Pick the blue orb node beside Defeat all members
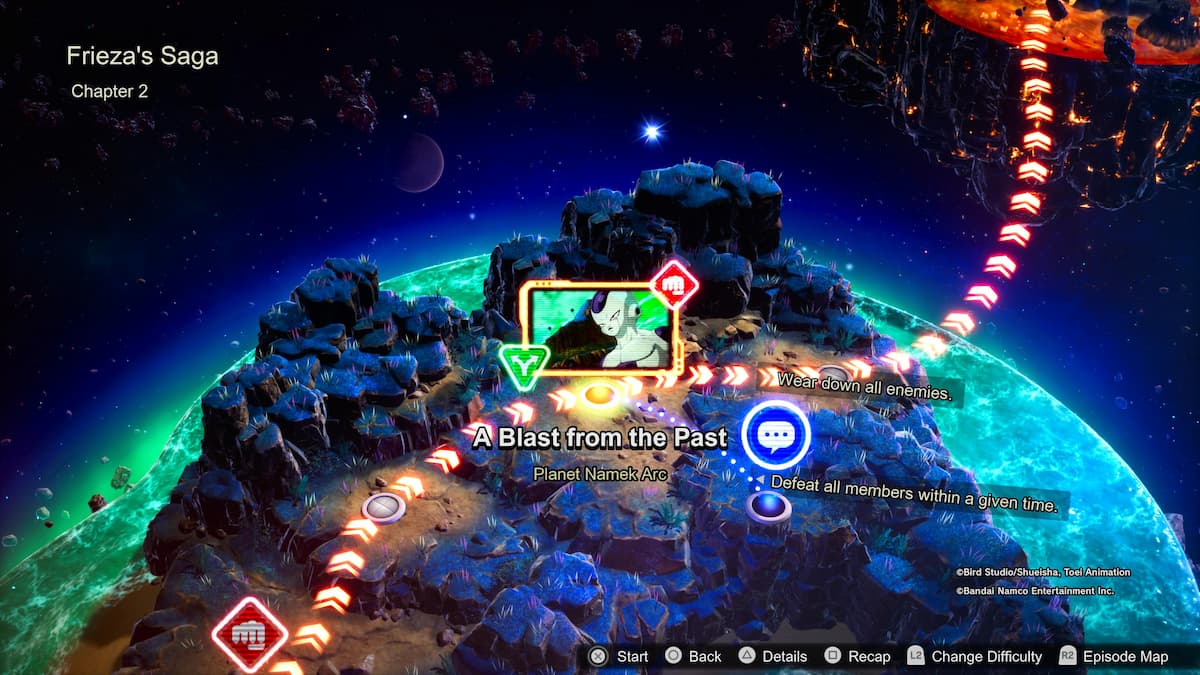The height and width of the screenshot is (675, 1200). point(768,506)
